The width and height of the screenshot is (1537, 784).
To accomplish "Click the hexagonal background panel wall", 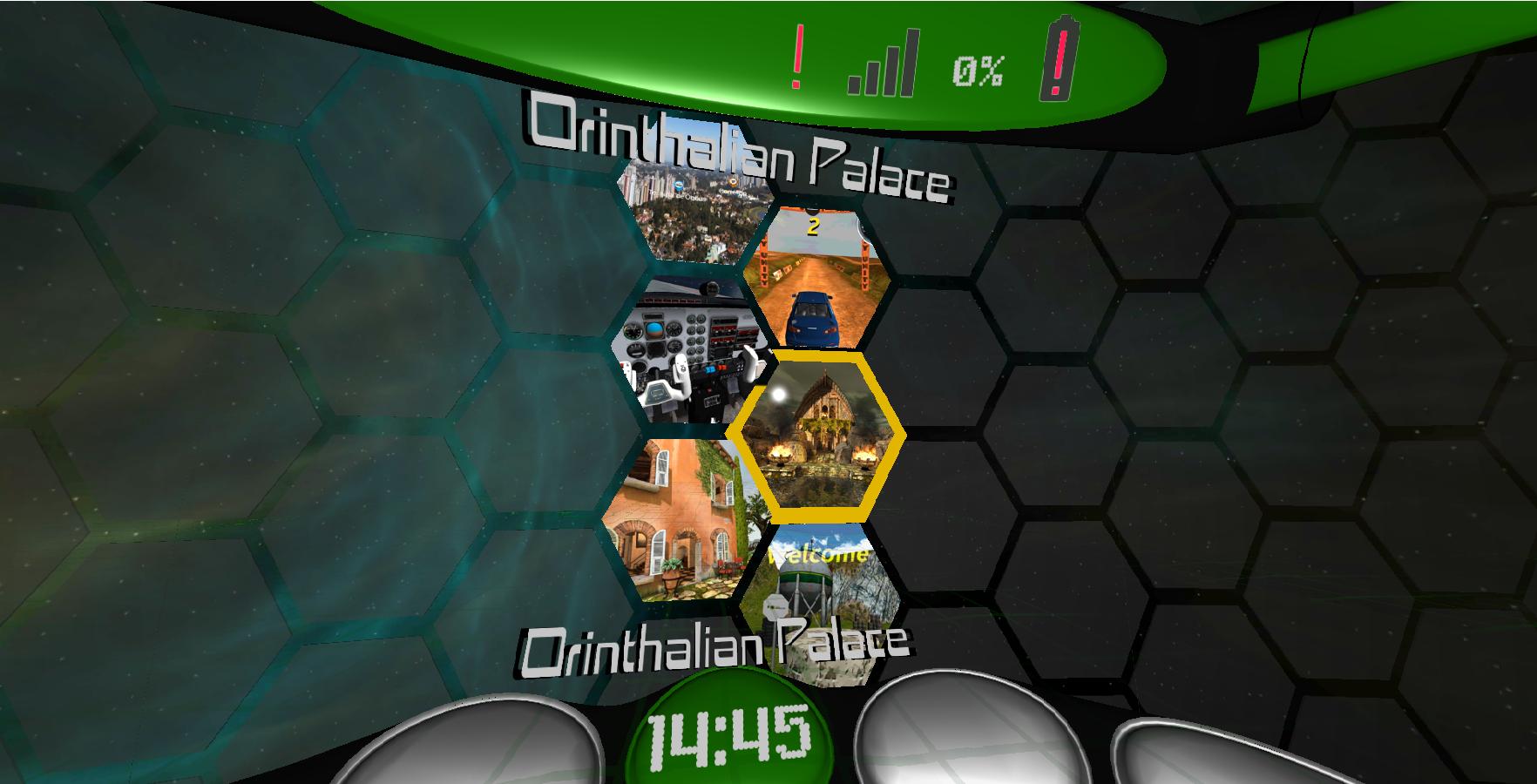I will pos(1176,348).
